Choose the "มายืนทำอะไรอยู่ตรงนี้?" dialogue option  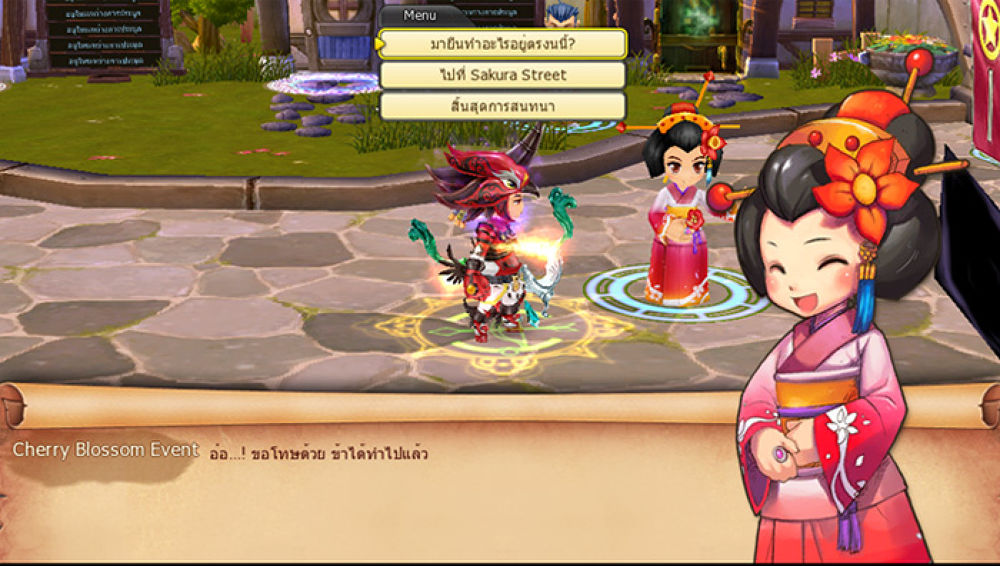point(502,45)
